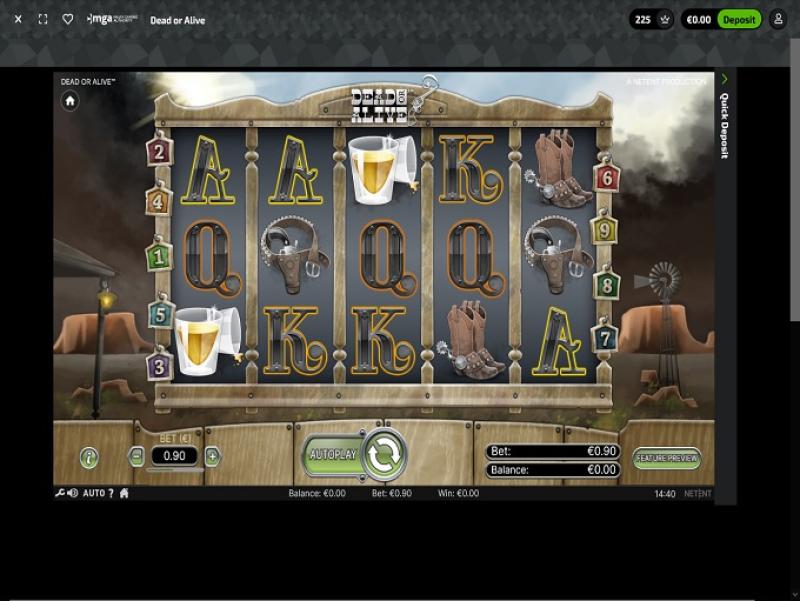This screenshot has width=800, height=601.
Task: Decrease the bet with the minus button
Action: (x=137, y=457)
